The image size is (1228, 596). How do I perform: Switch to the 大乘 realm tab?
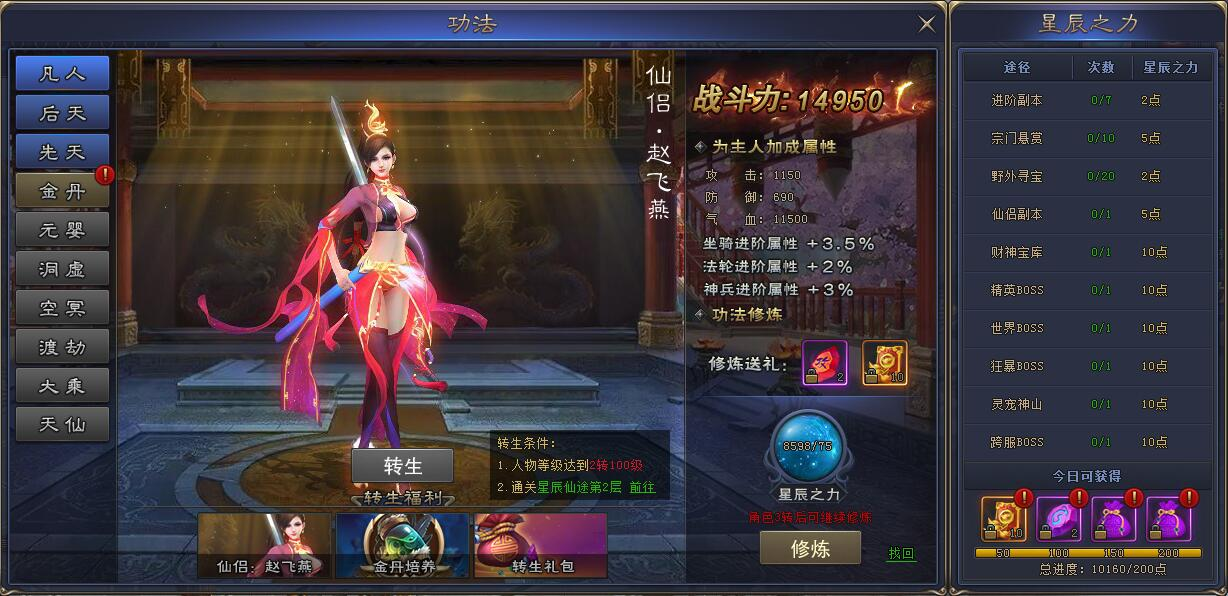[62, 386]
